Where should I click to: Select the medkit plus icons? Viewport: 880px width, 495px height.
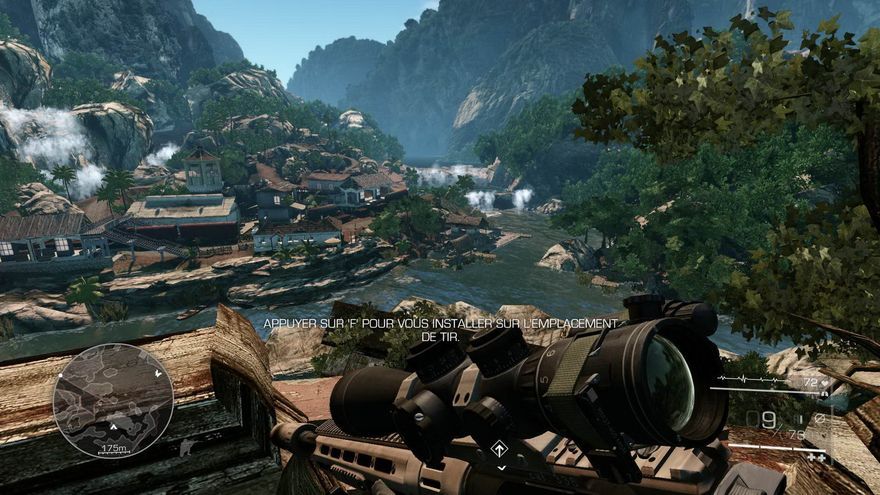(815, 457)
